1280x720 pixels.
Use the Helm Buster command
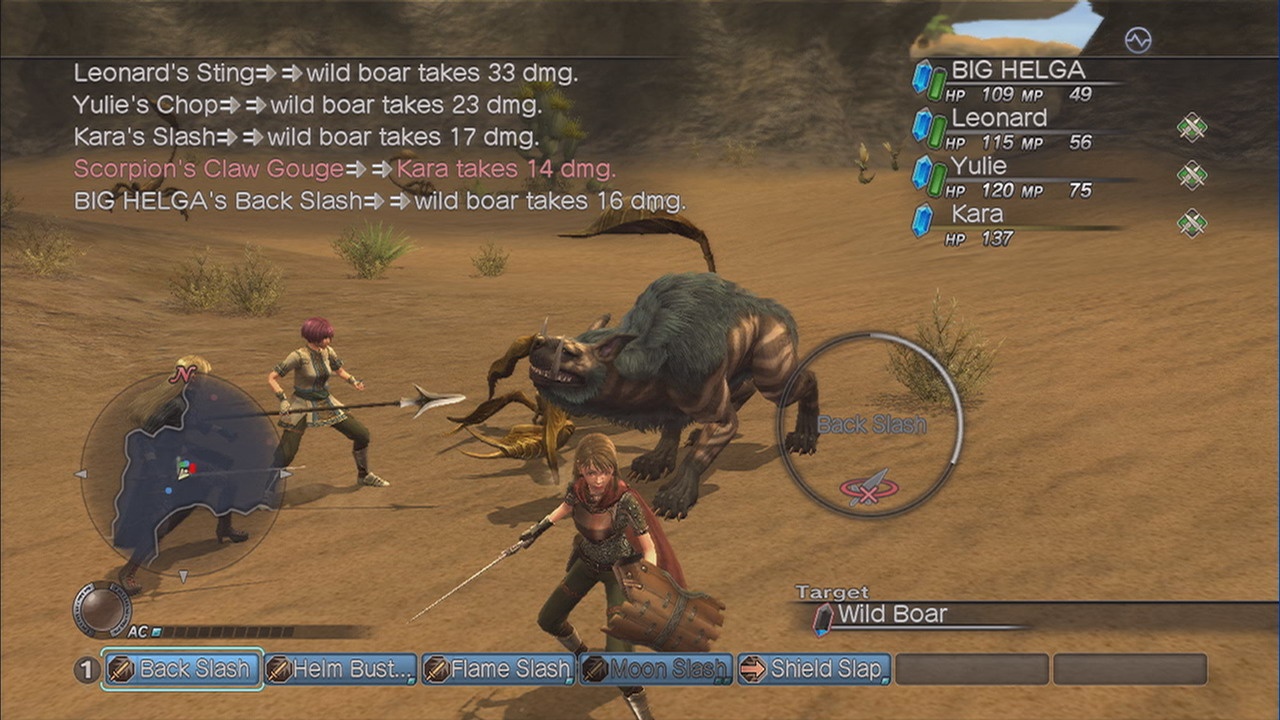pos(341,669)
